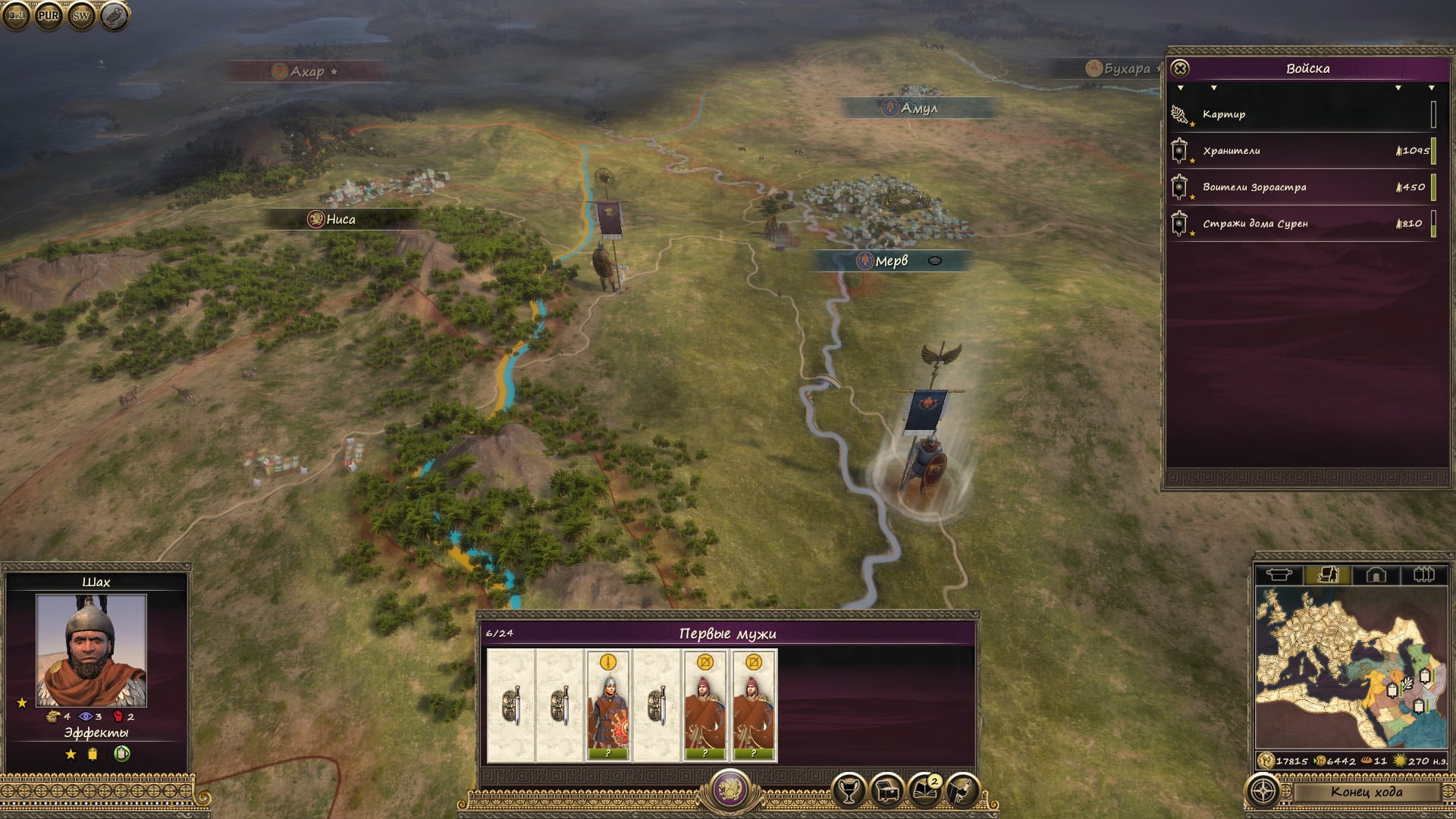
Task: Switch to the gate settlements tab above minimap
Action: (x=1376, y=575)
